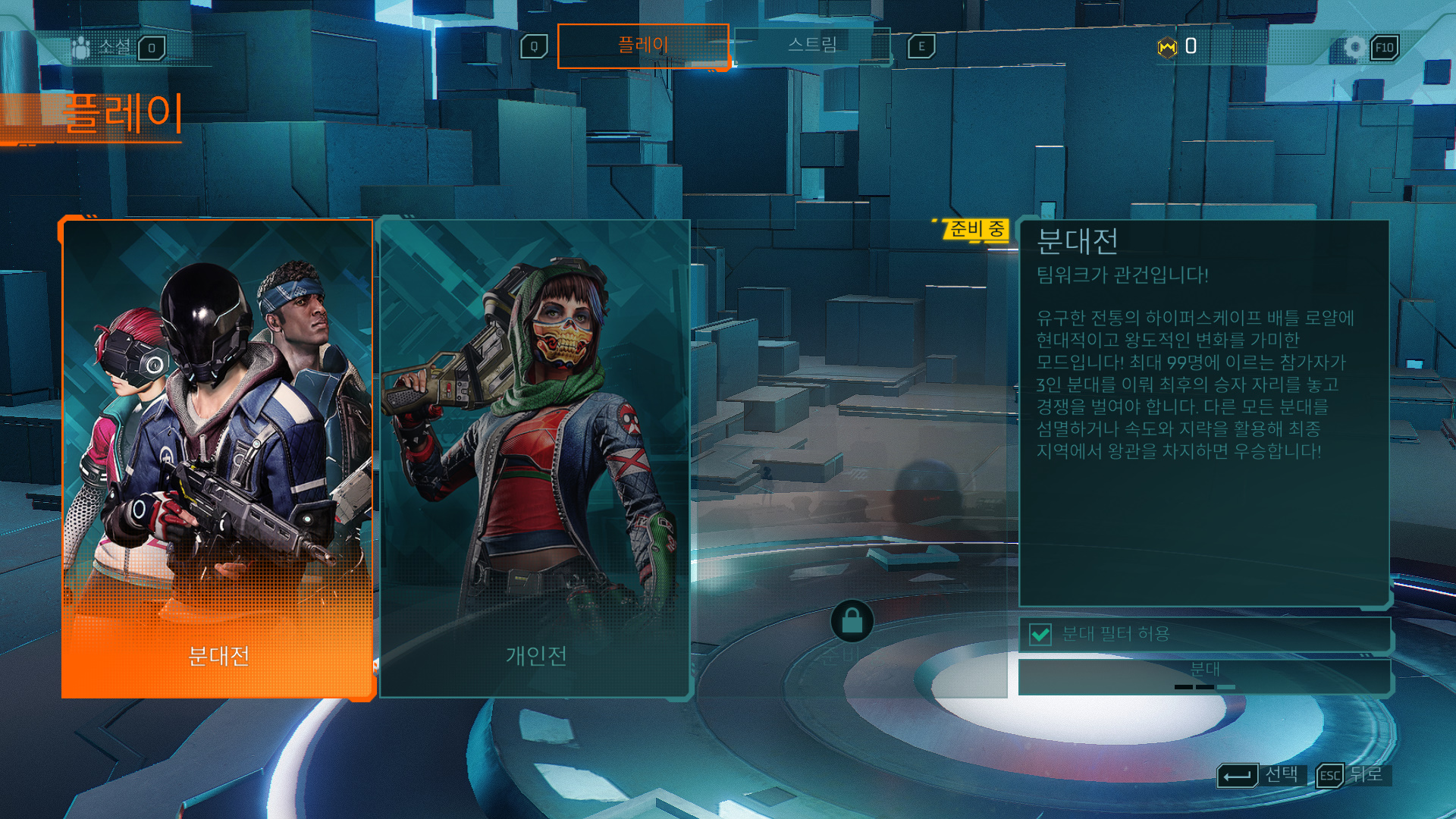Open settings via the gear icon

[1354, 48]
